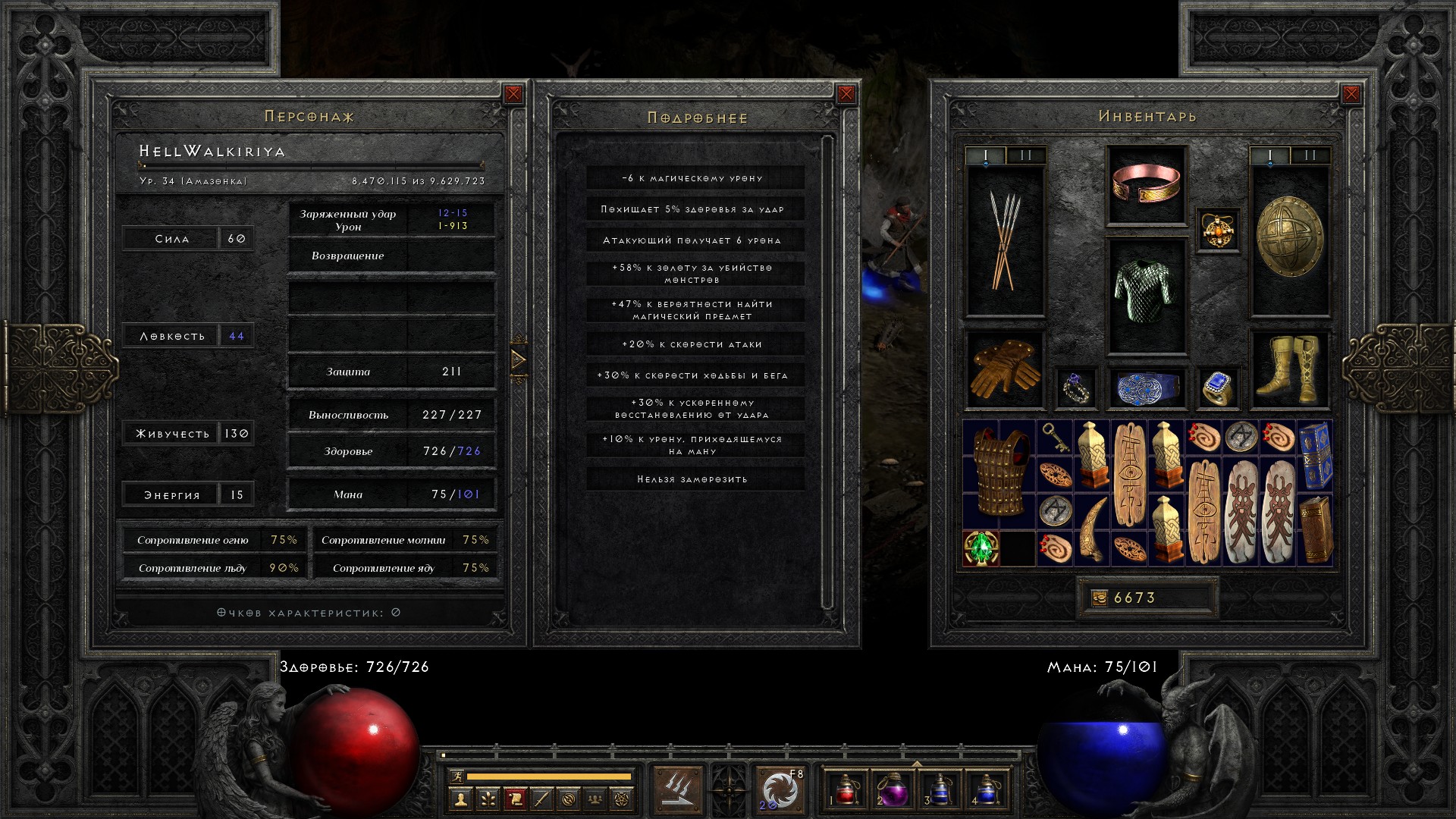Select the equipped copper circlet helm

[1146, 184]
